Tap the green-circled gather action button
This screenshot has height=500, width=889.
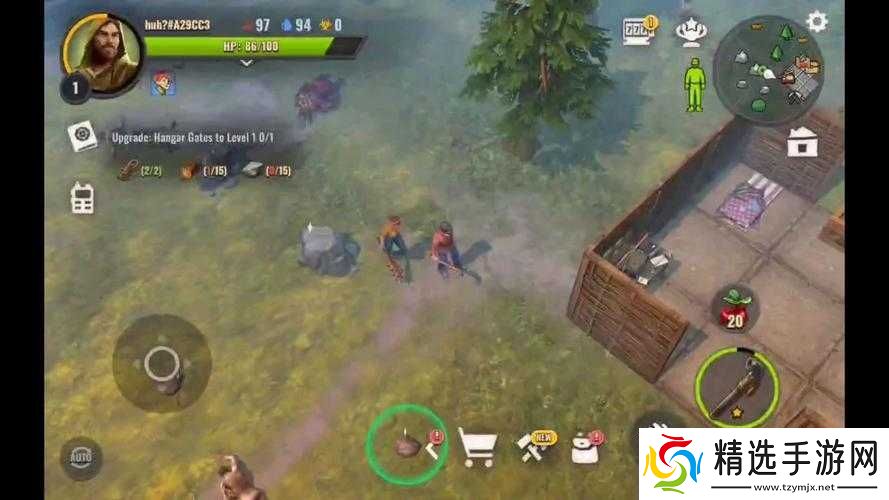coord(407,442)
